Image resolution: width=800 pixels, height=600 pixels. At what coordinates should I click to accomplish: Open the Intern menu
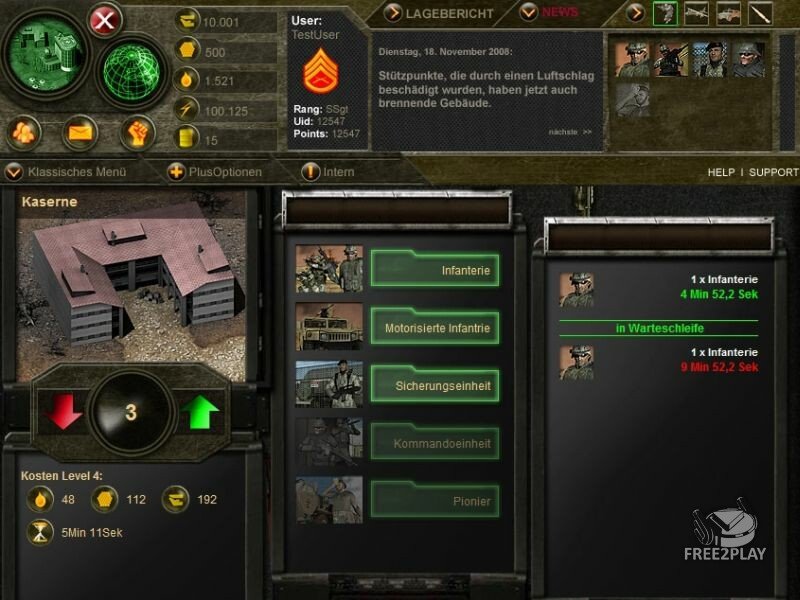pos(329,172)
